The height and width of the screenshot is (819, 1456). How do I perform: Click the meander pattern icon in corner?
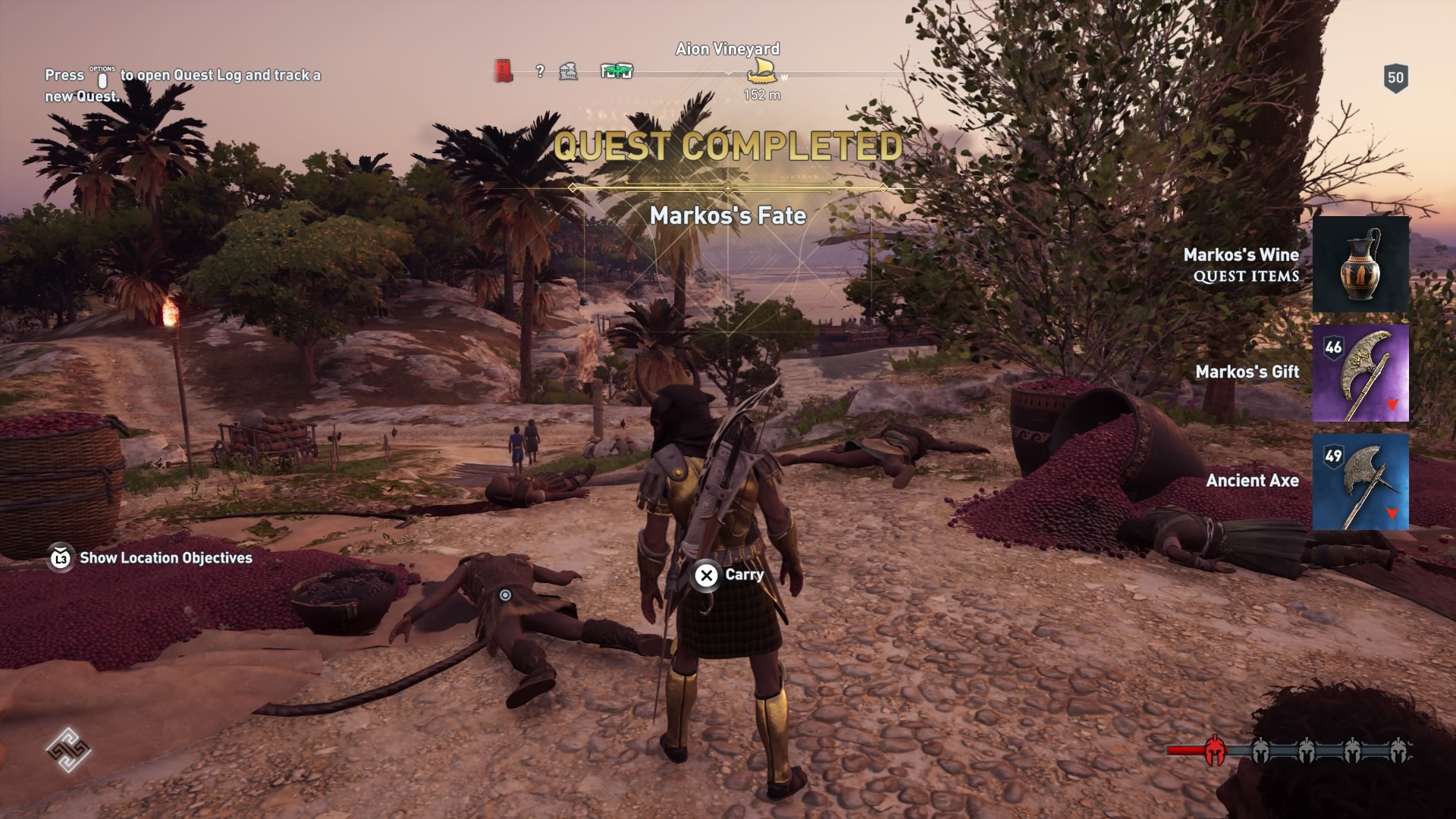[x=67, y=750]
